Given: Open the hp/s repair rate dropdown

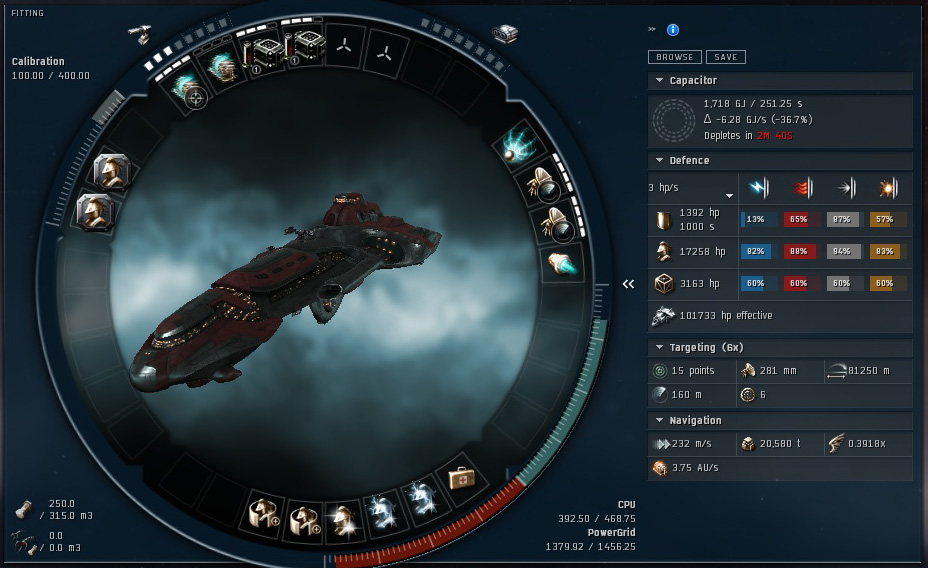Looking at the screenshot, I should [729, 195].
